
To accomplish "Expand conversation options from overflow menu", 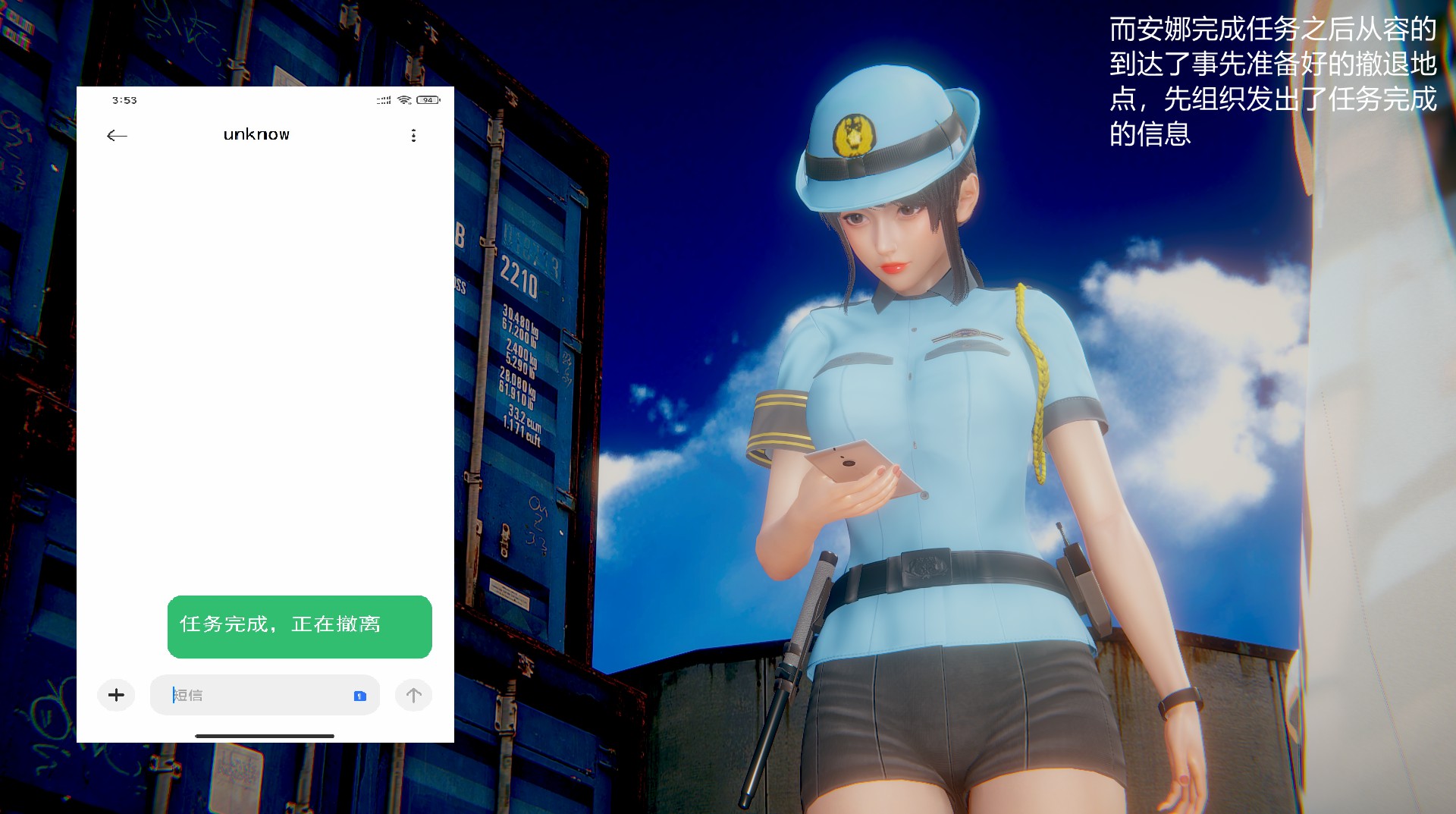I will tap(413, 134).
